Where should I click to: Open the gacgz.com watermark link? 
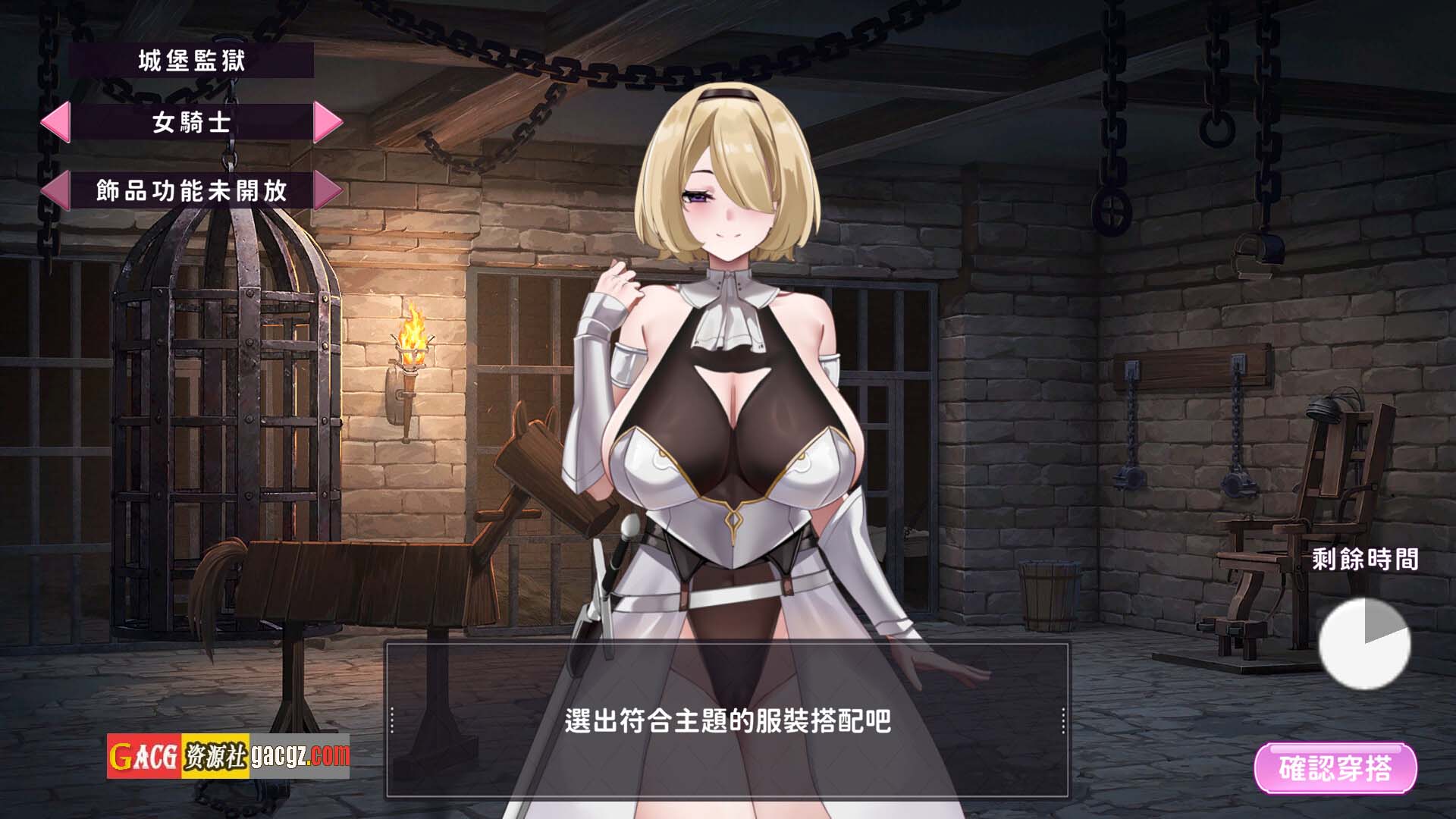(300, 755)
